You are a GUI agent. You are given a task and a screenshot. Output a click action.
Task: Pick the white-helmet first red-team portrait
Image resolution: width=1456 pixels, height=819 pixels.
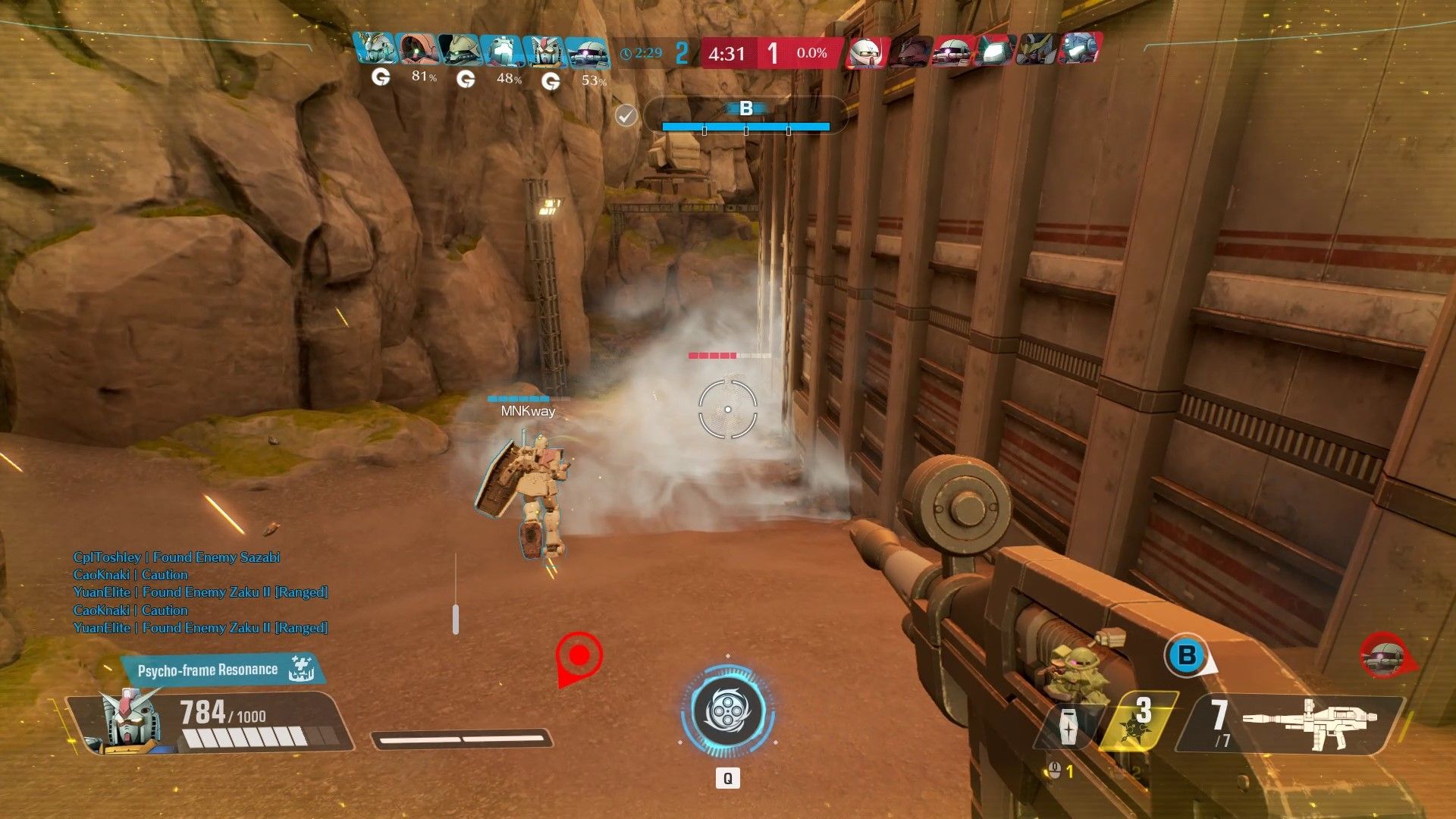click(x=866, y=52)
